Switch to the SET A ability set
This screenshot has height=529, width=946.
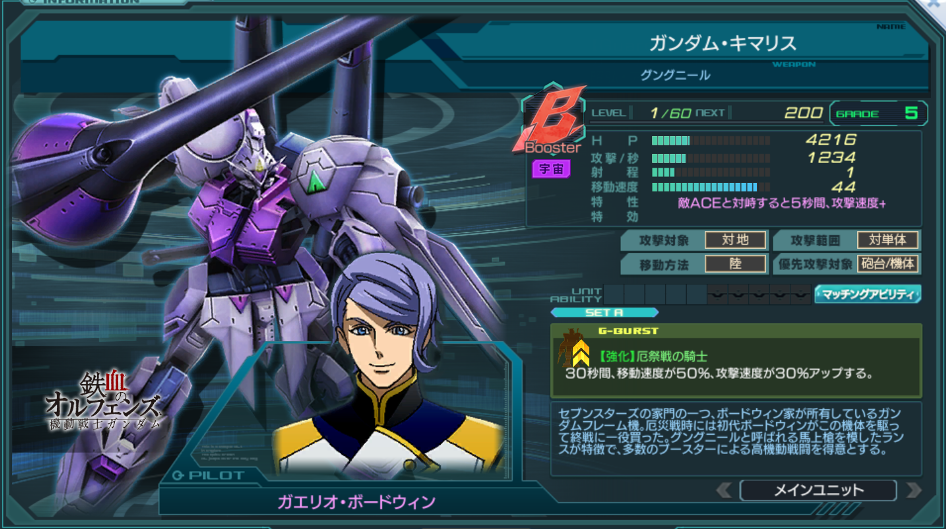pyautogui.click(x=590, y=312)
